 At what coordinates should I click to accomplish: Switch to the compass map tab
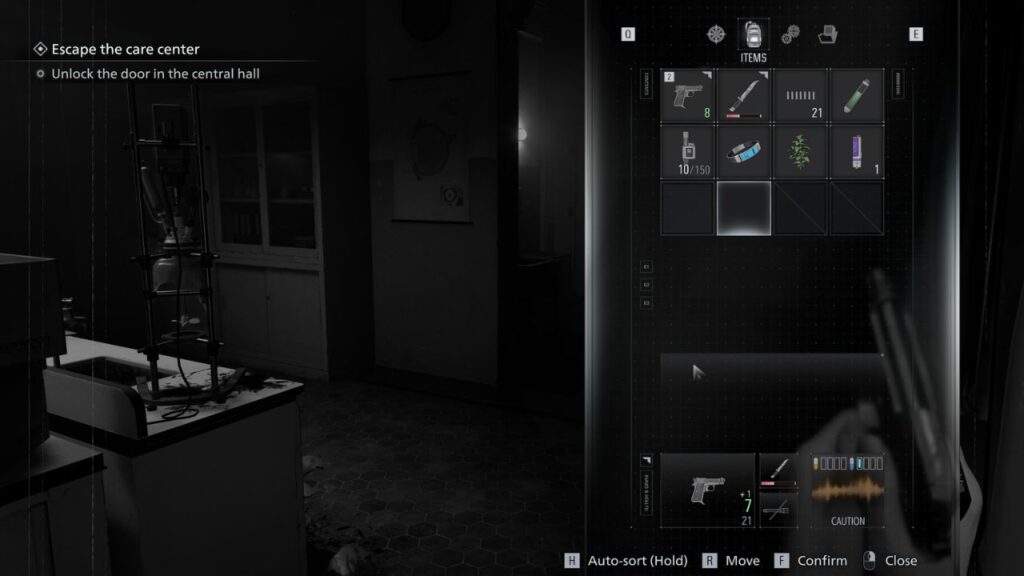(715, 34)
